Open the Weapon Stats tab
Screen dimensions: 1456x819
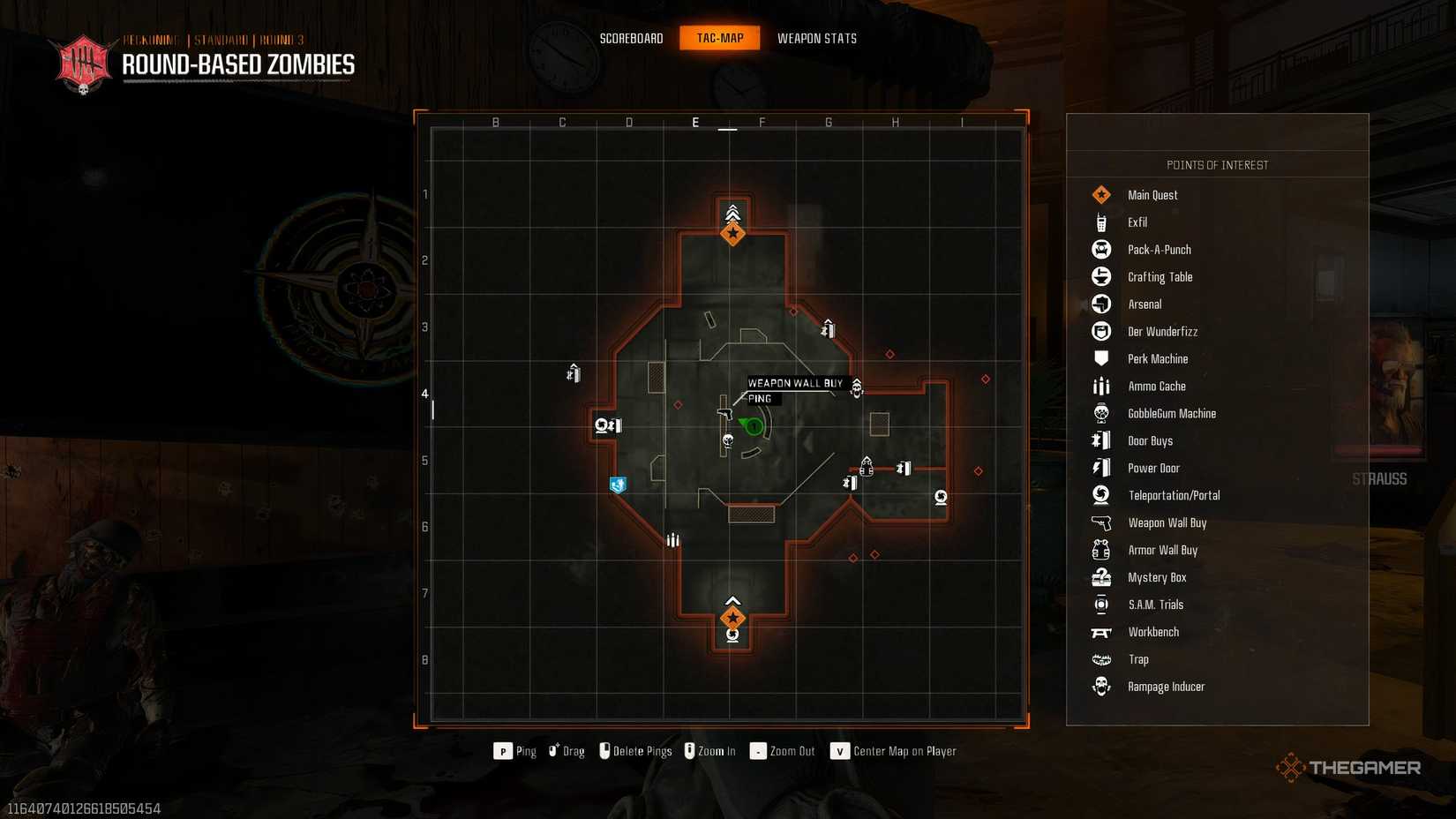pos(816,38)
